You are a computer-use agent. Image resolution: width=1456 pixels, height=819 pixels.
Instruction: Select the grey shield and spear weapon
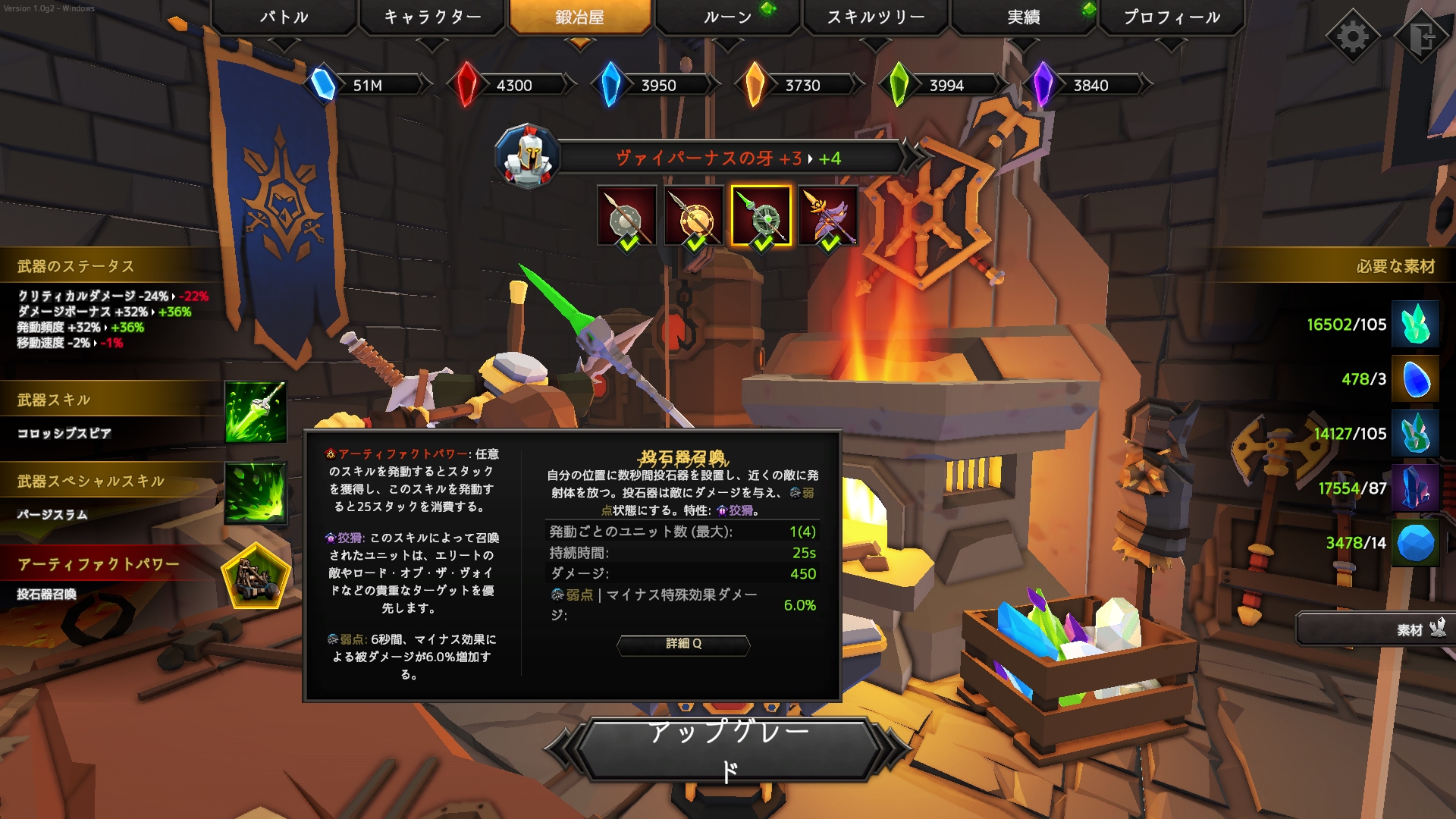(626, 216)
